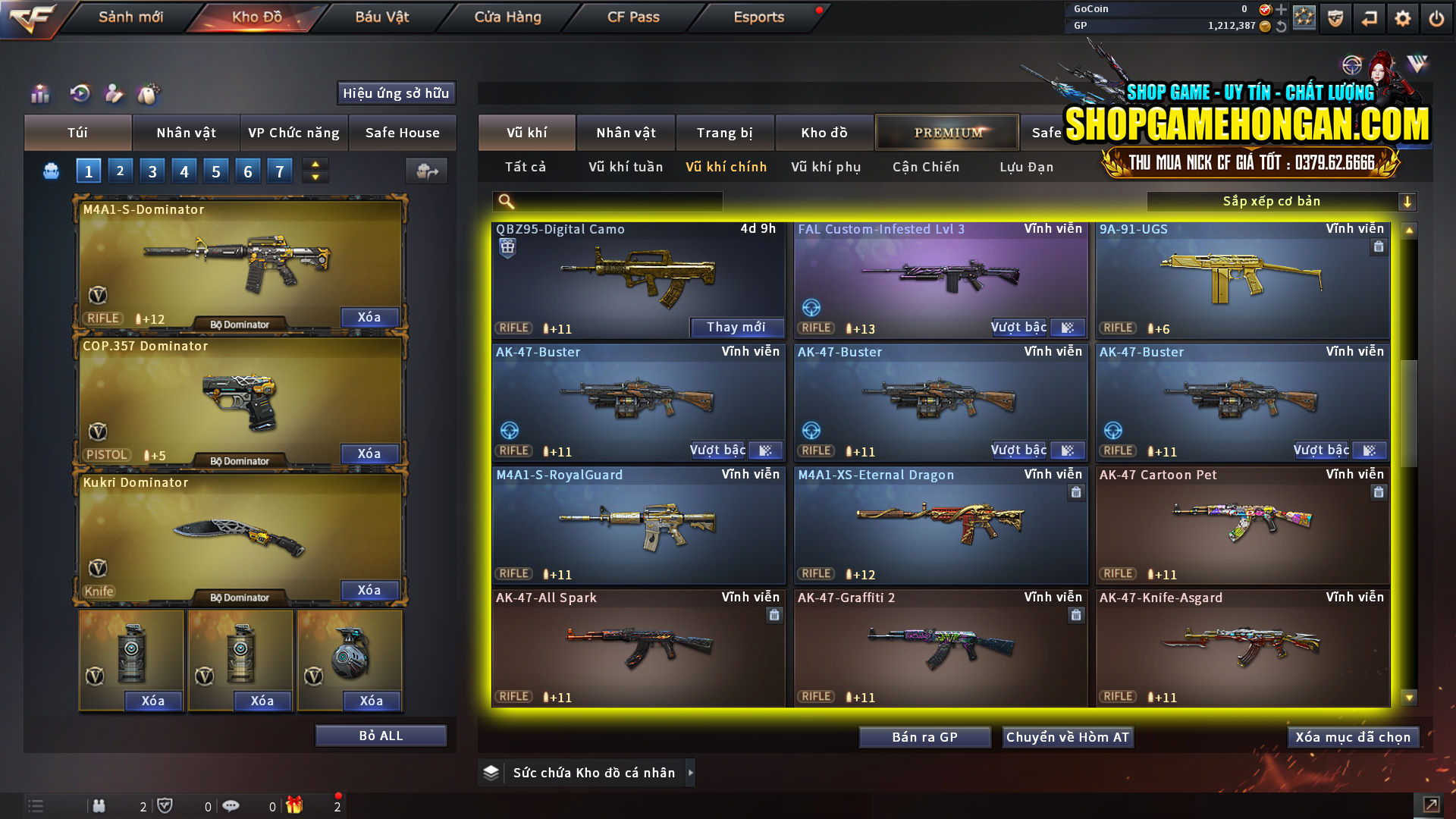Open the character info icon next to replay
Image resolution: width=1456 pixels, height=819 pixels.
pos(114,94)
